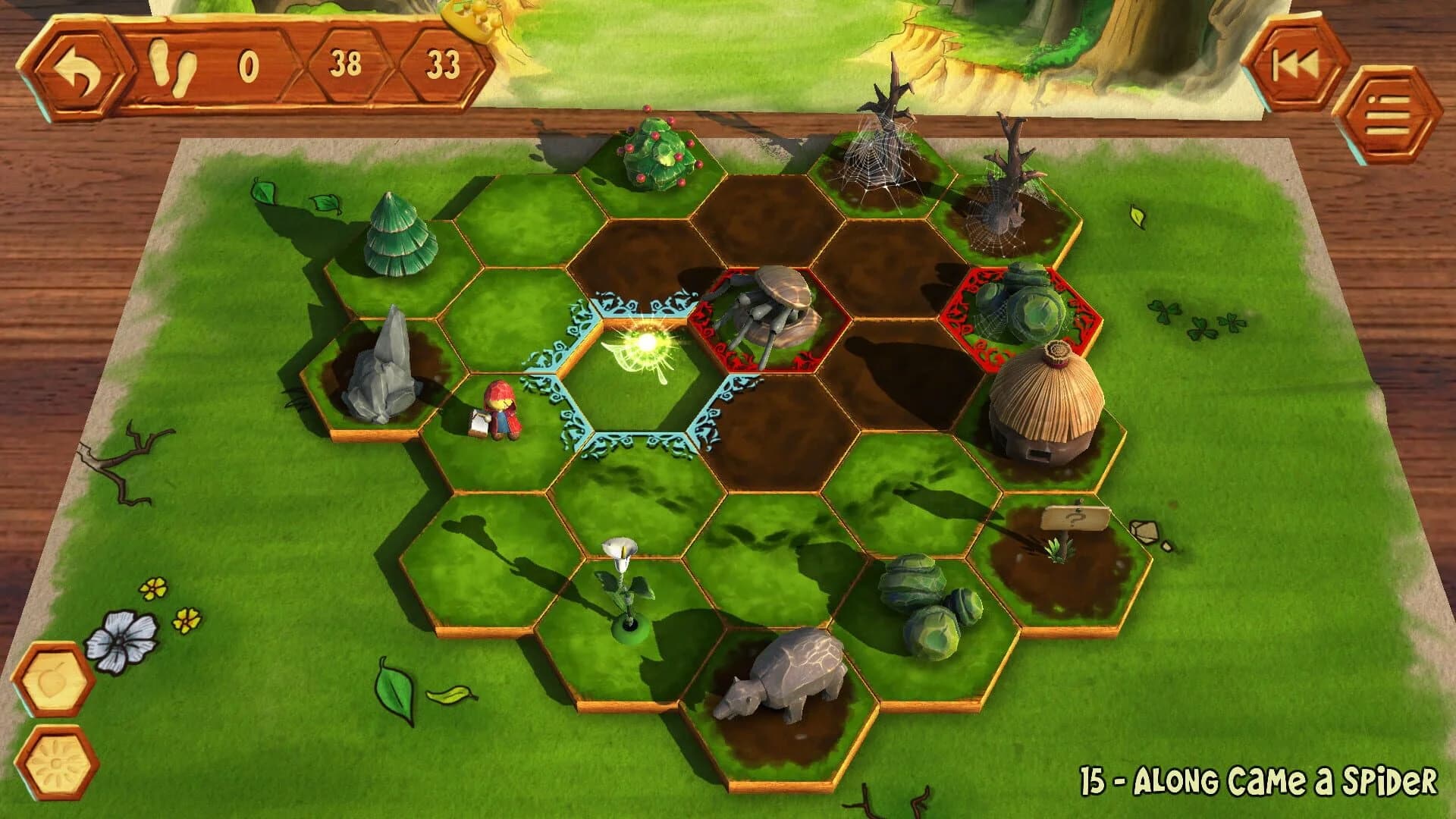Open the moves counter showing 0
Image resolution: width=1456 pixels, height=819 pixels.
pos(250,64)
